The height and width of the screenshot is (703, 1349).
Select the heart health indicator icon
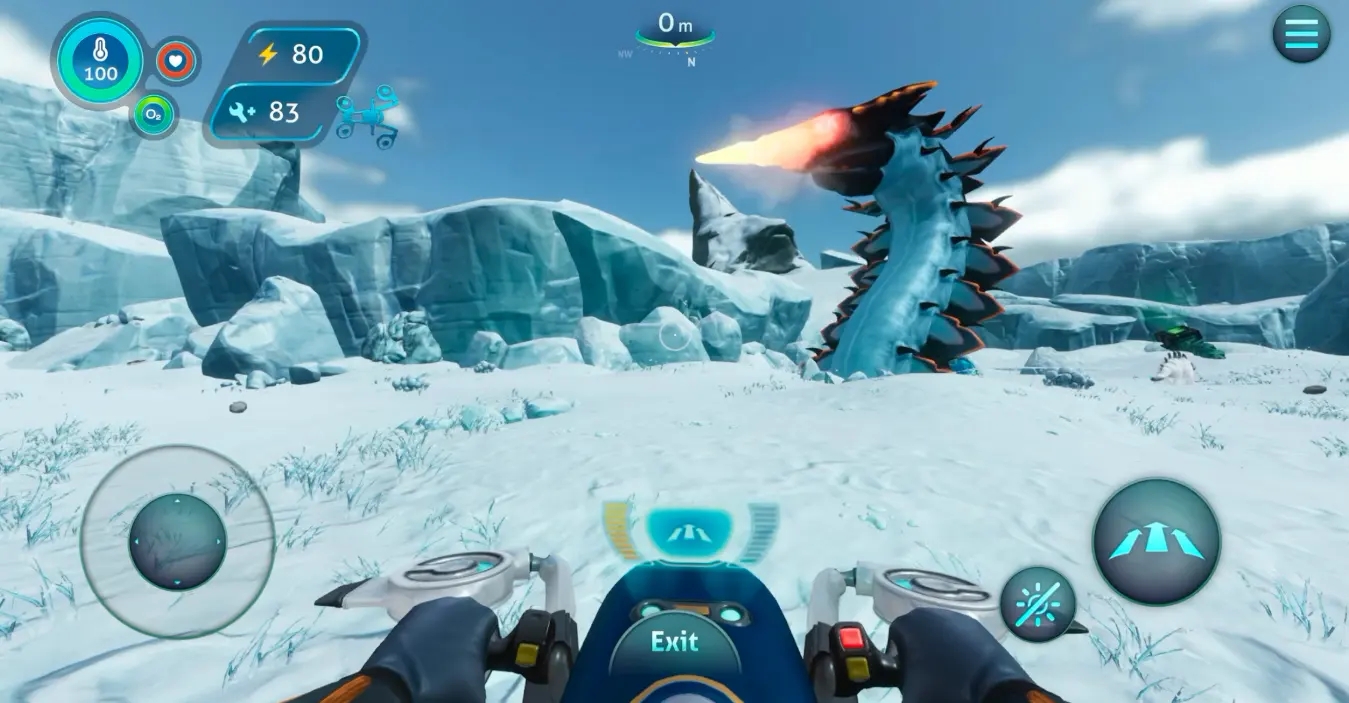[x=177, y=61]
